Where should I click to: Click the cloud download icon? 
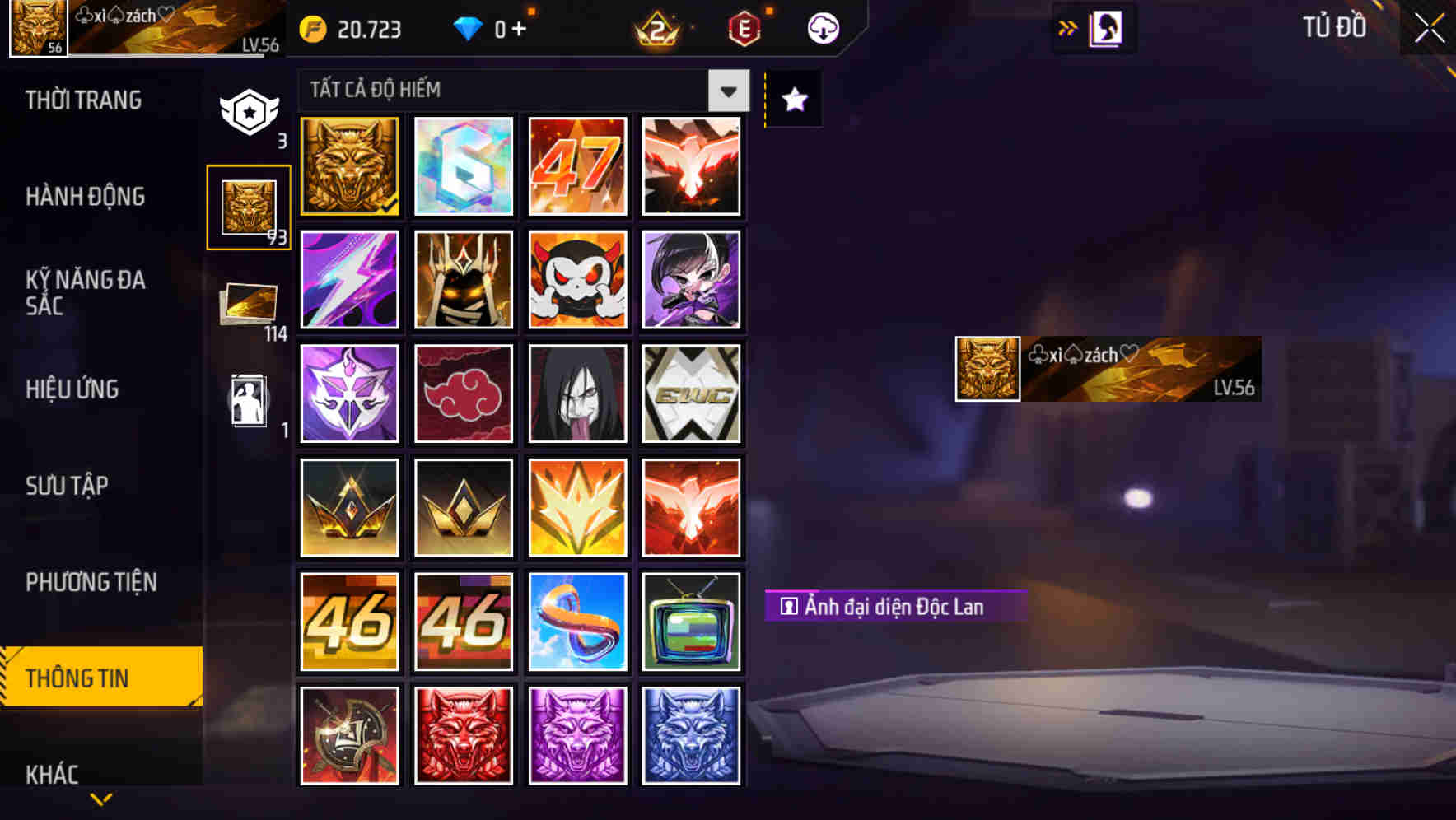(x=821, y=28)
